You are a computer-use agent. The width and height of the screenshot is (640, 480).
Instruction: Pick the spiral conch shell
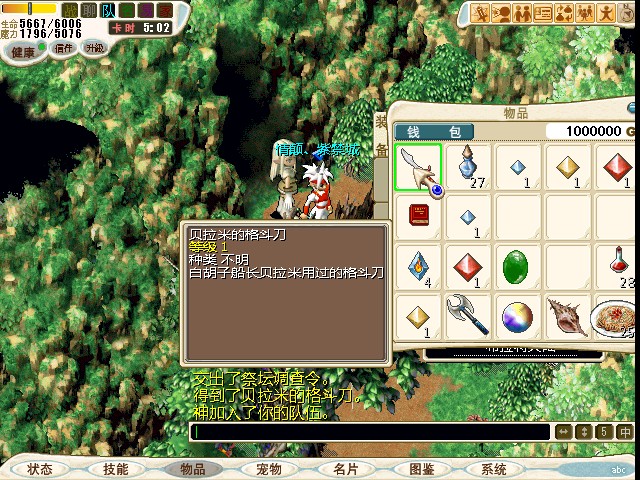click(x=566, y=316)
